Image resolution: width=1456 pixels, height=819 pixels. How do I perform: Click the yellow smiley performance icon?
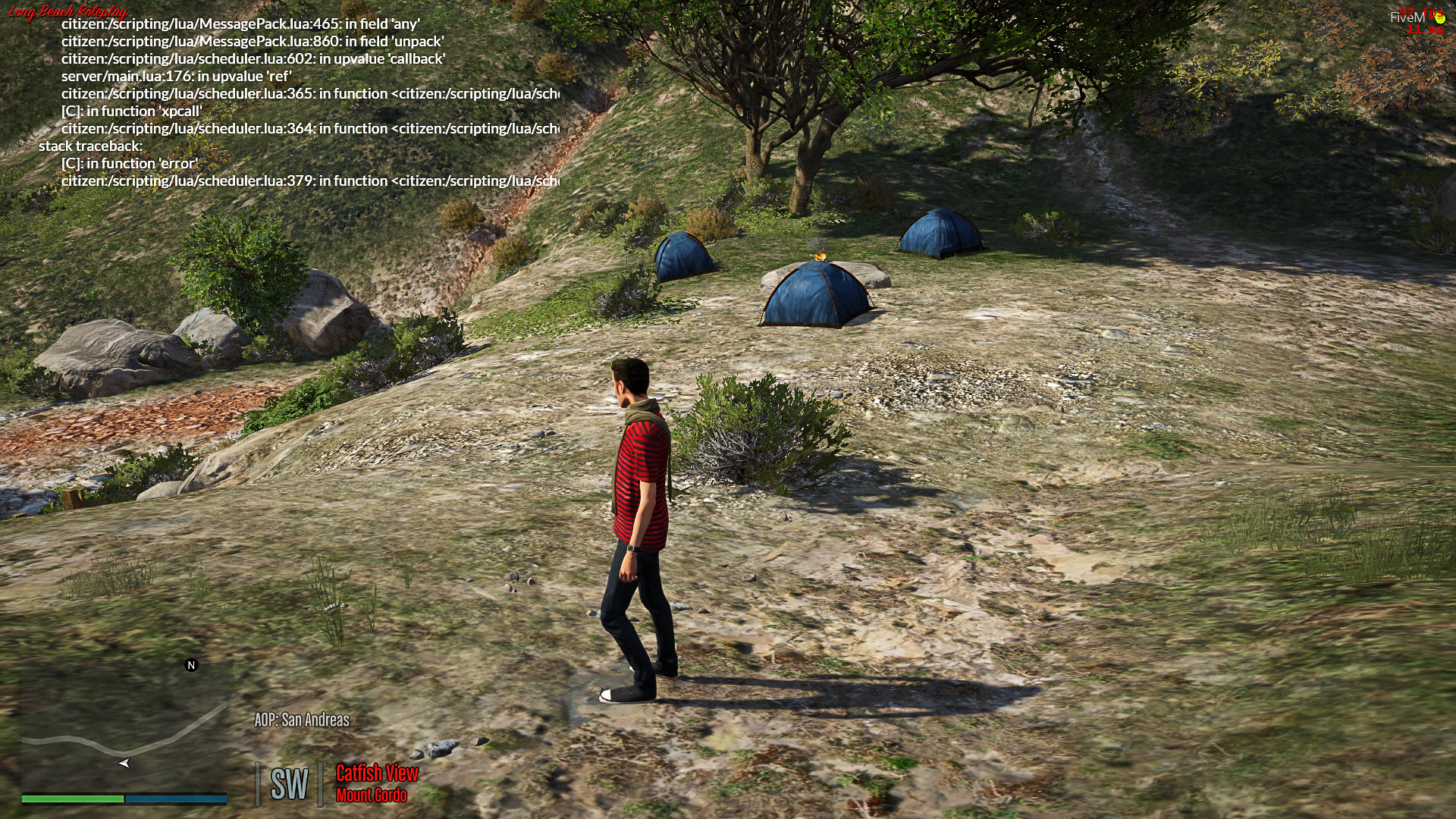(1441, 17)
